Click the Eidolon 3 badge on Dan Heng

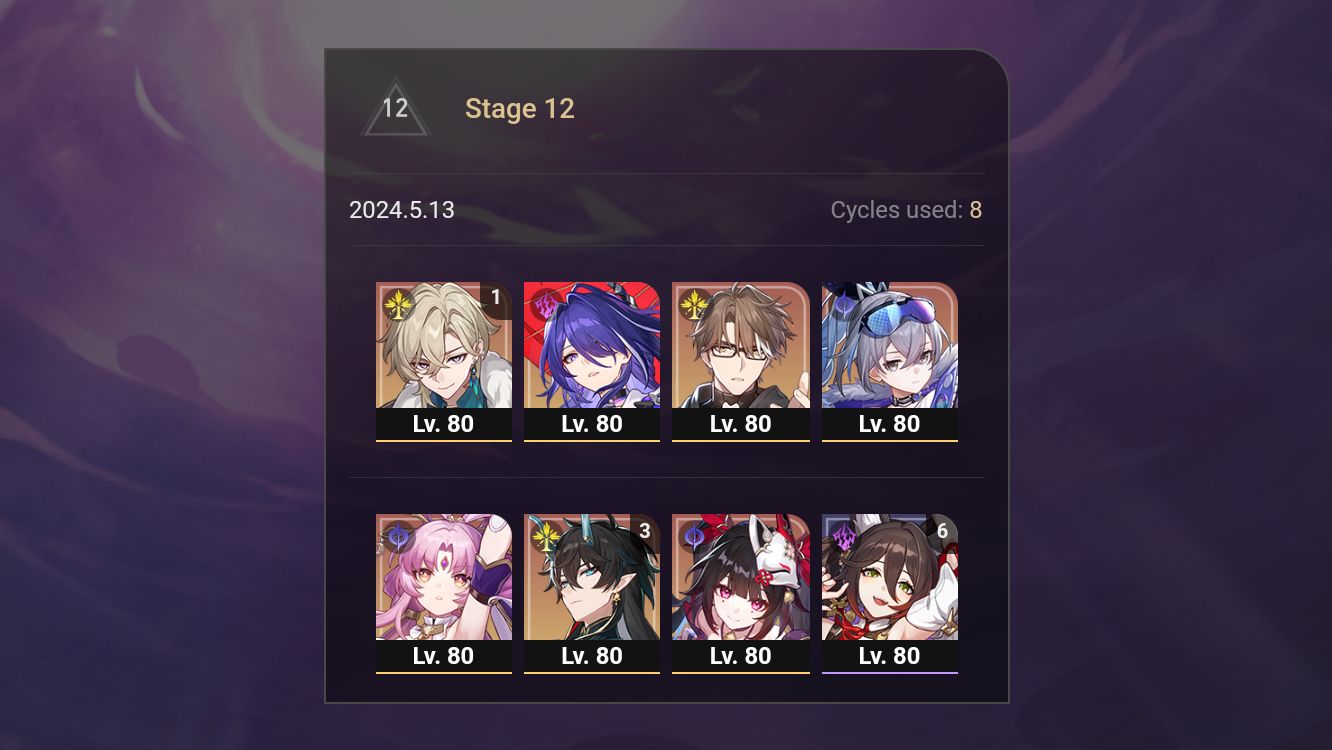click(x=644, y=530)
